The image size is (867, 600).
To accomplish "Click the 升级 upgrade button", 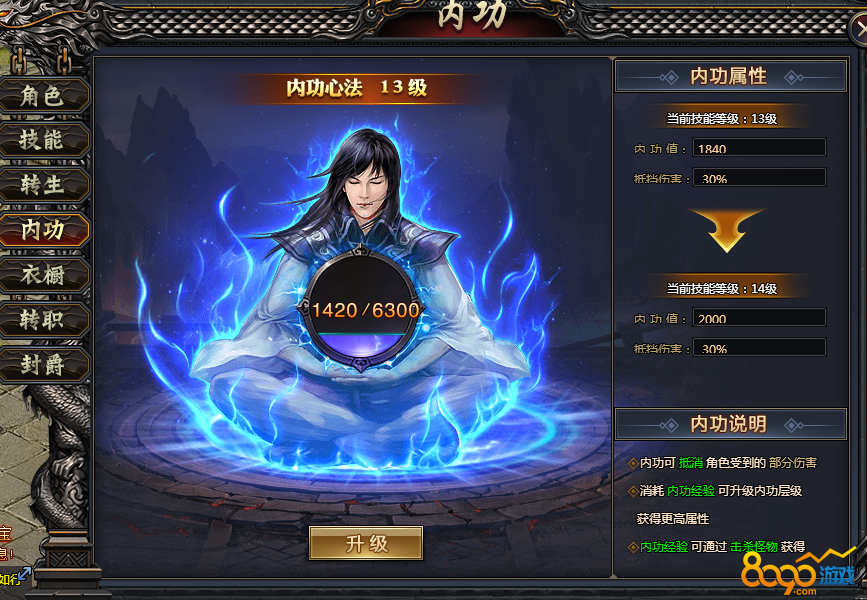I will [366, 544].
